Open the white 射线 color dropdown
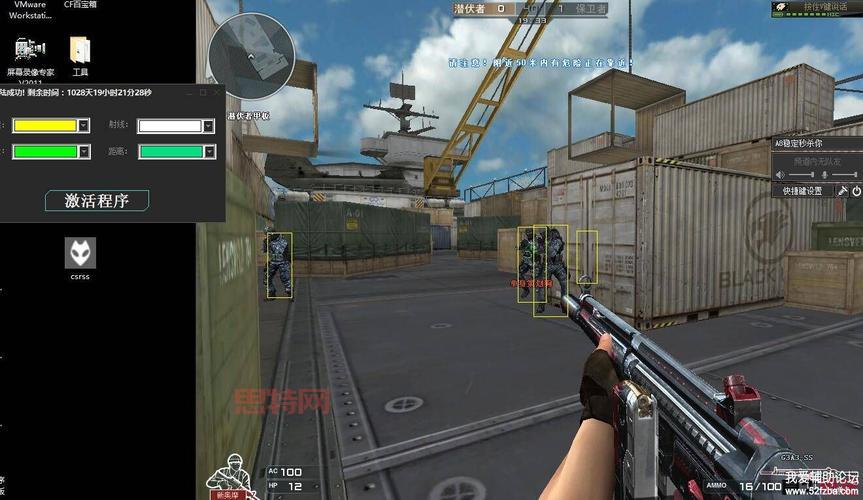The width and height of the screenshot is (863, 500). point(208,126)
